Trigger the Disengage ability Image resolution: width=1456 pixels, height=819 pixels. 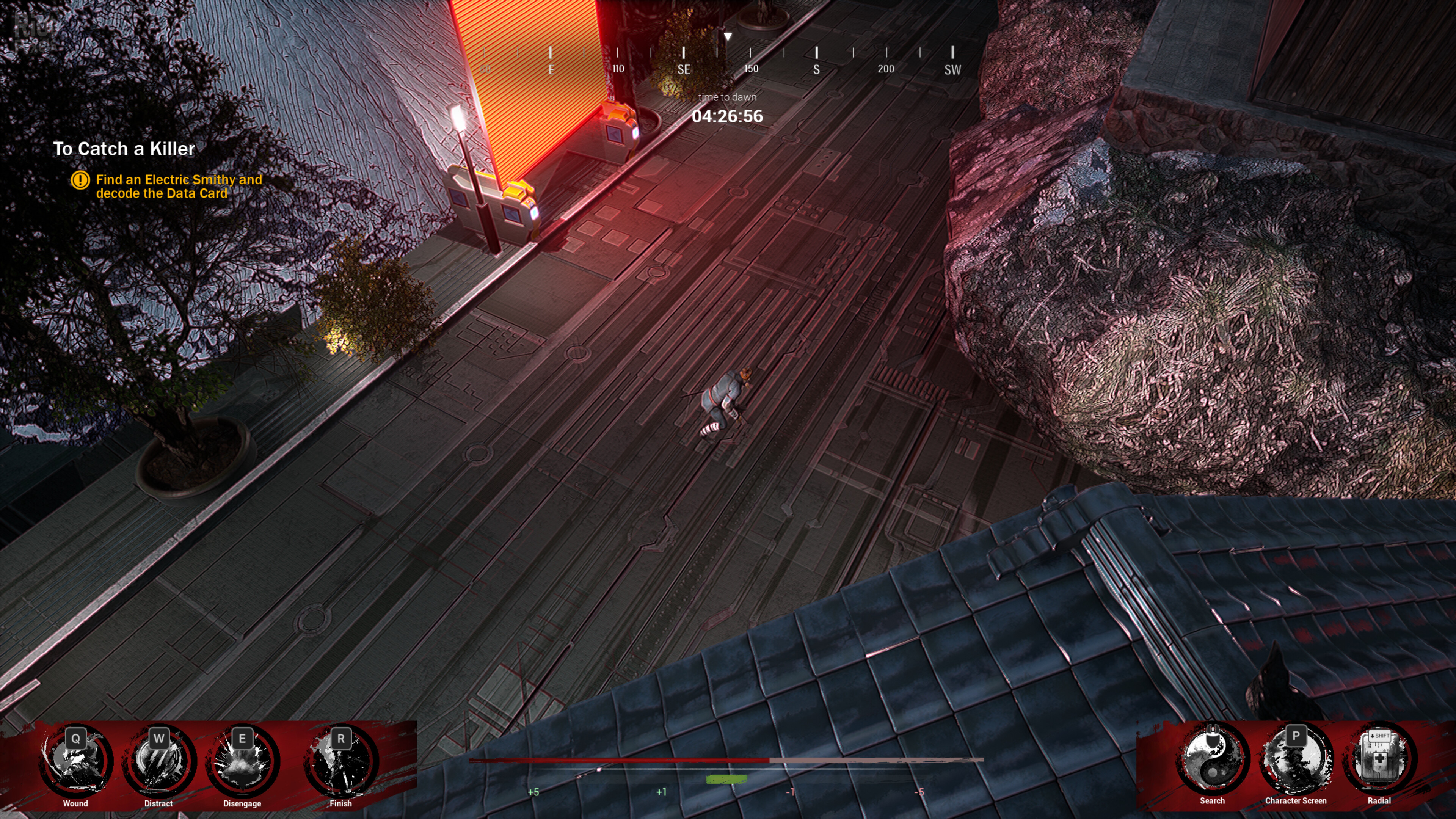[x=242, y=761]
